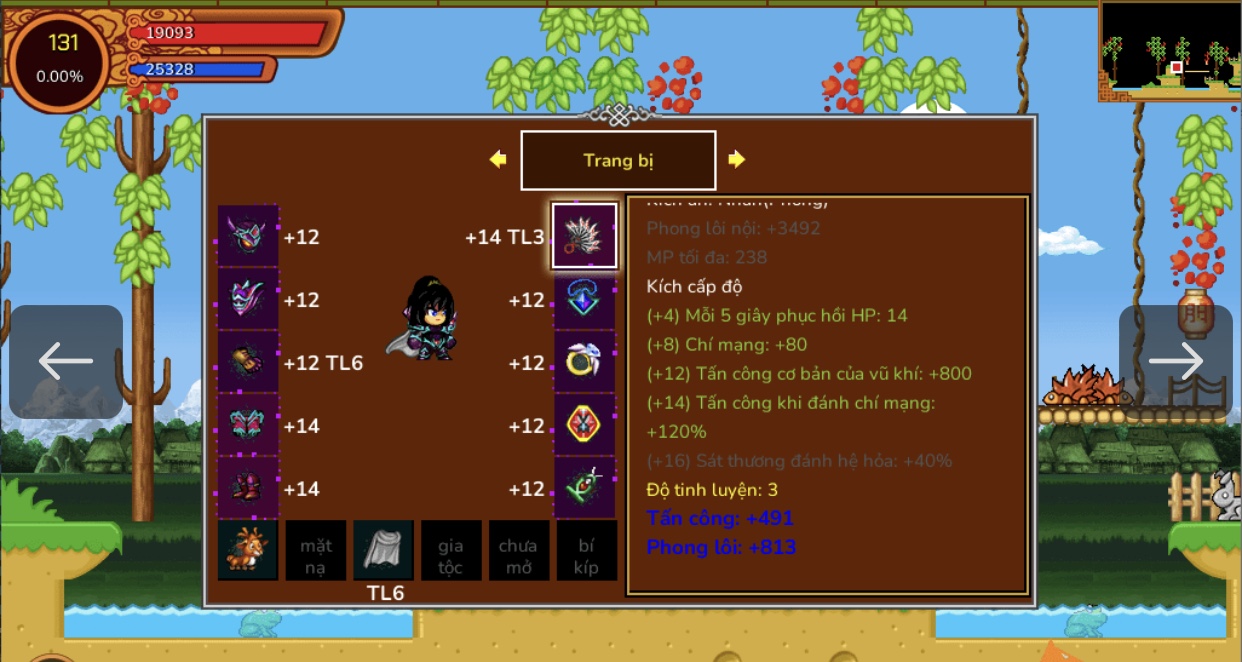The width and height of the screenshot is (1242, 662).
Task: Select the gold ring slot
Action: pos(585,363)
